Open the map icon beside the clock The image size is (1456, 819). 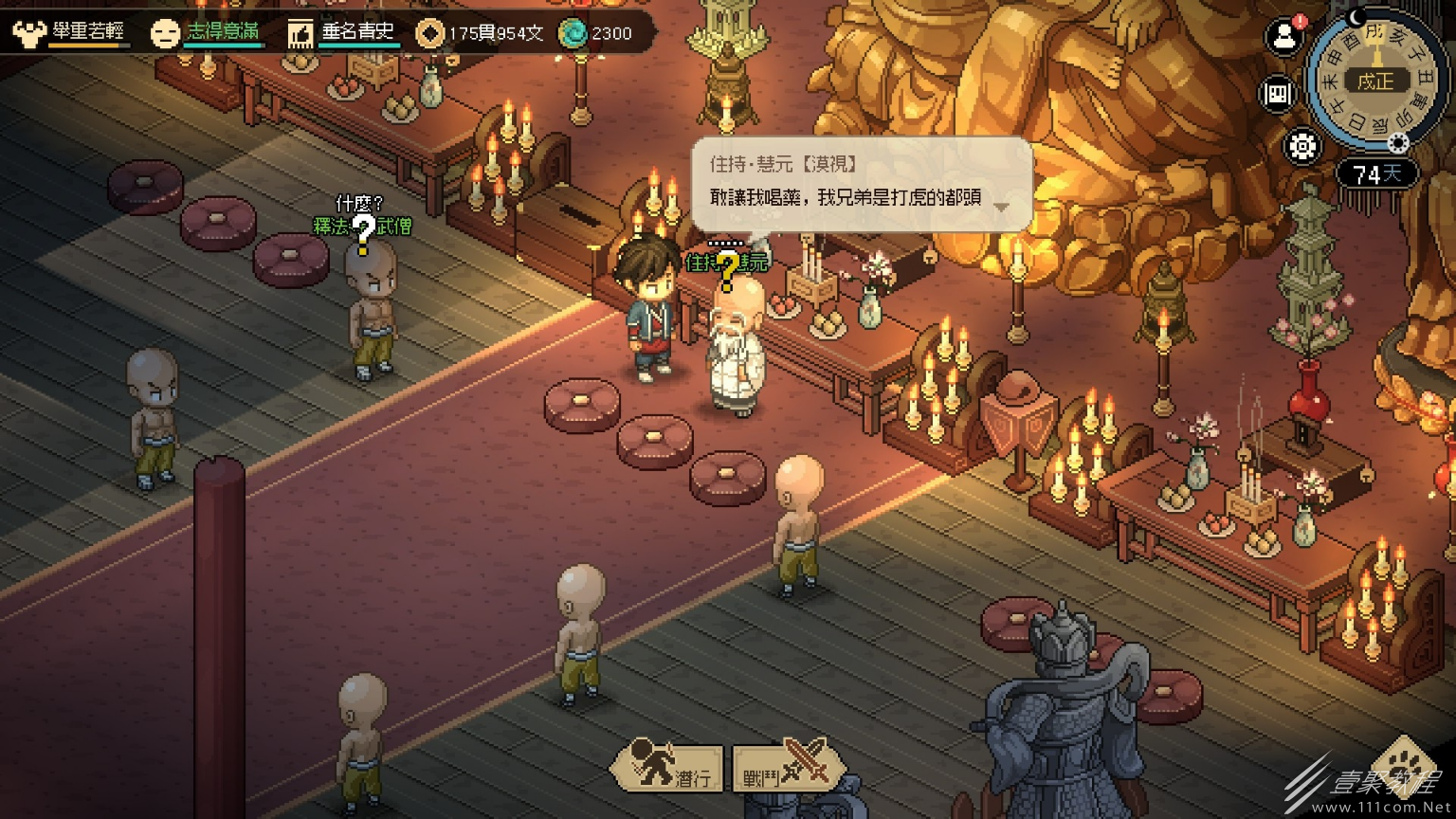pyautogui.click(x=1278, y=94)
